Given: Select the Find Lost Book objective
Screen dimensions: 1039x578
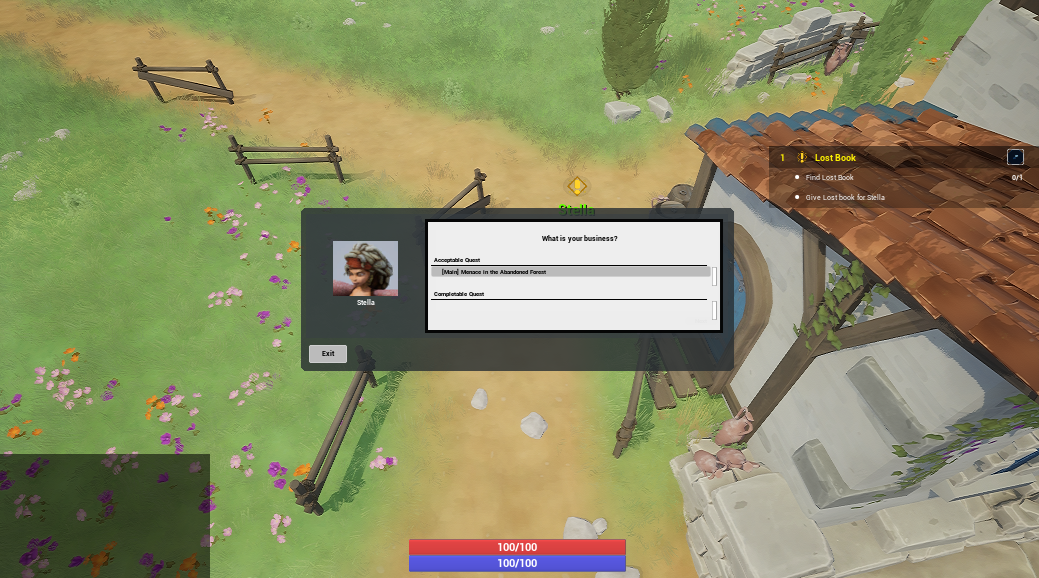Looking at the screenshot, I should 830,178.
